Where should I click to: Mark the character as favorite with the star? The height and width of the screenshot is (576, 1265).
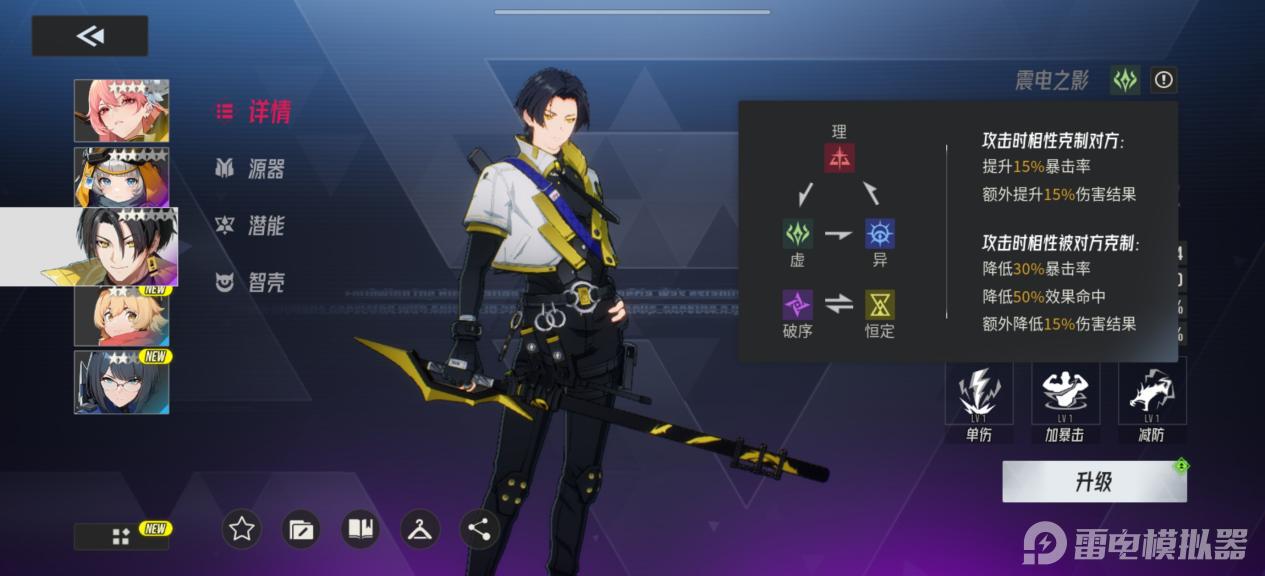tap(241, 529)
